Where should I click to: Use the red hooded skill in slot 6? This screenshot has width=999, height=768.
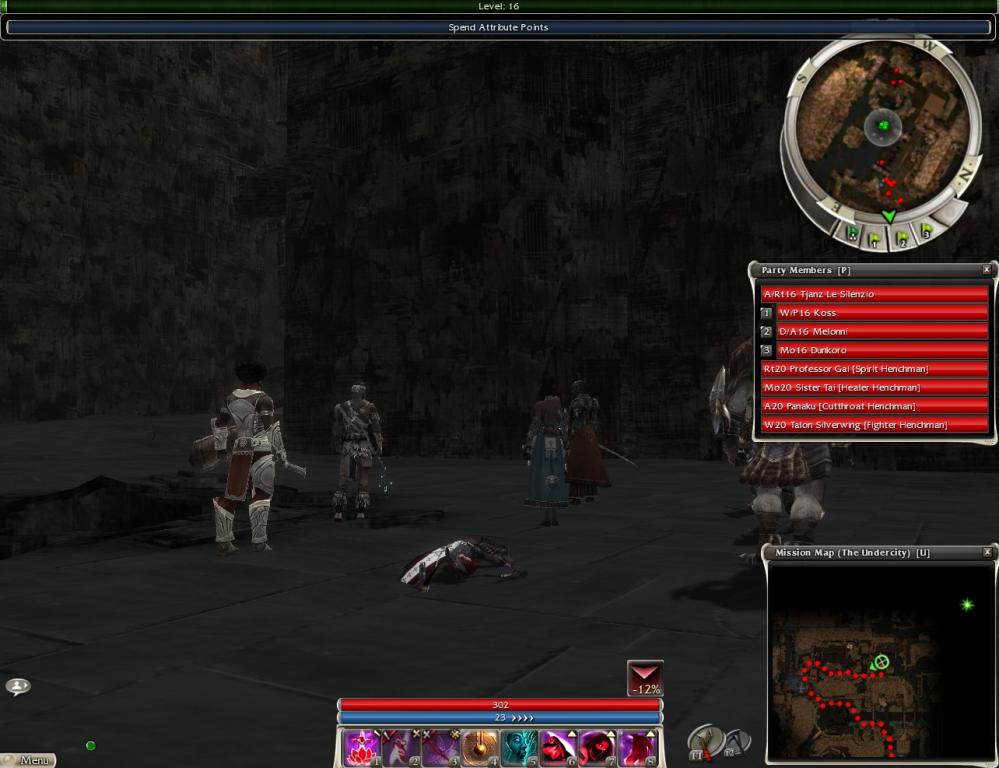(557, 748)
